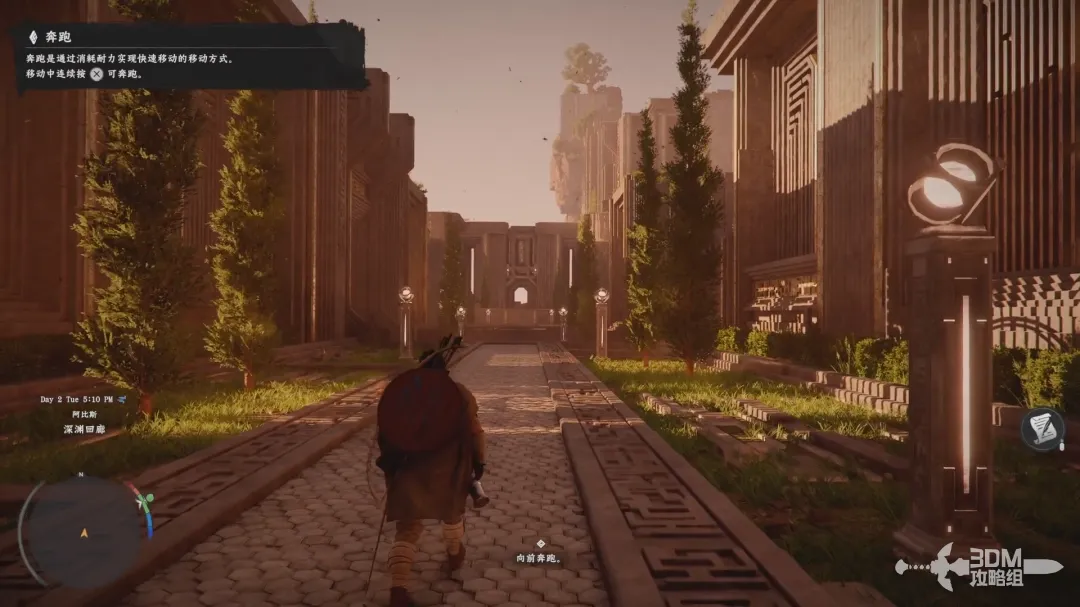Select the 奔跑 tutorial tip panel
The height and width of the screenshot is (607, 1080).
[190, 56]
